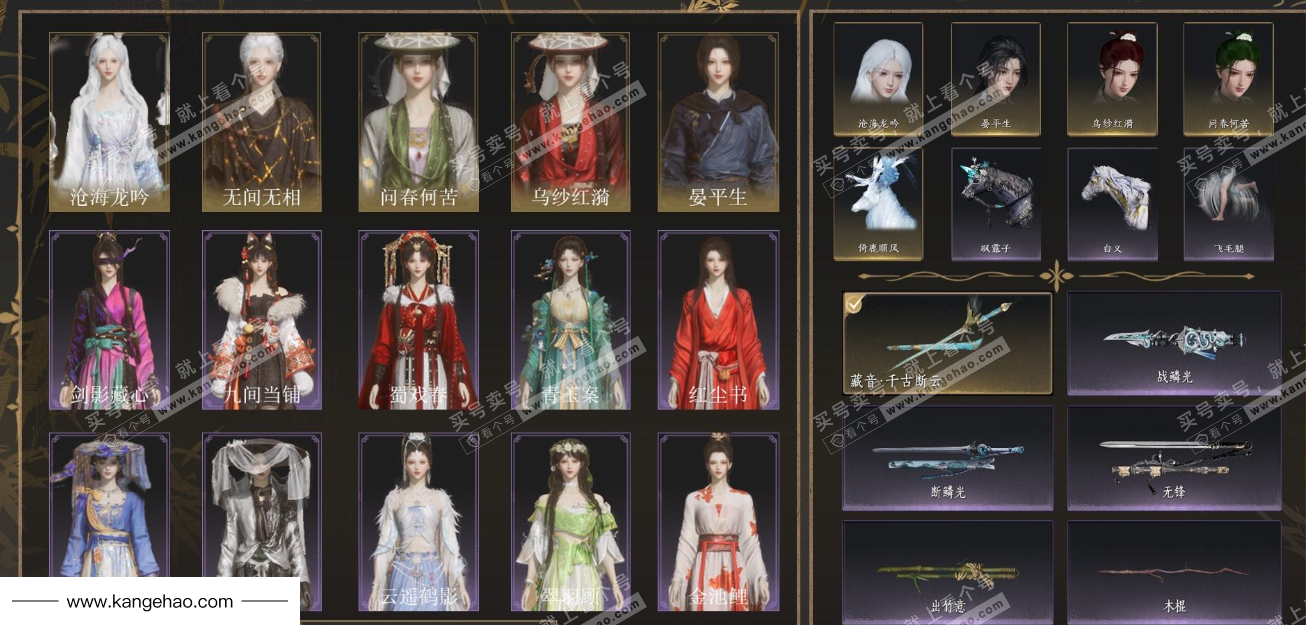Pick the 出竹意 bamboo weapon skin
Image resolution: width=1306 pixels, height=625 pixels.
click(x=946, y=570)
